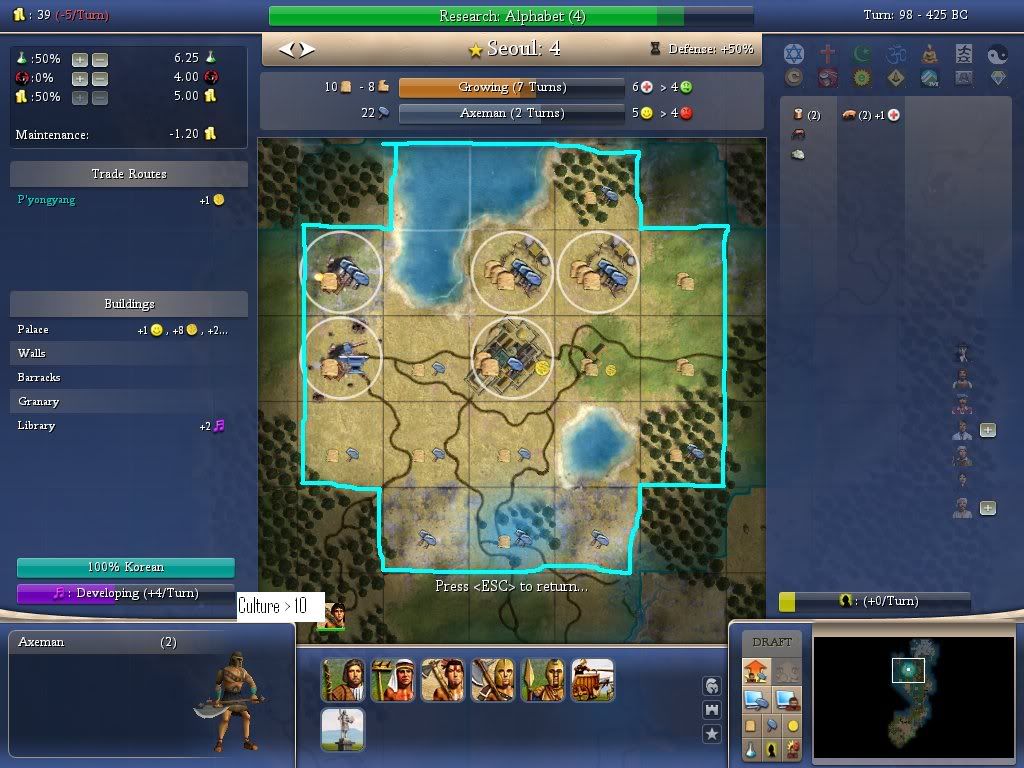
Task: Choose the Spearman unit to build
Action: point(542,680)
